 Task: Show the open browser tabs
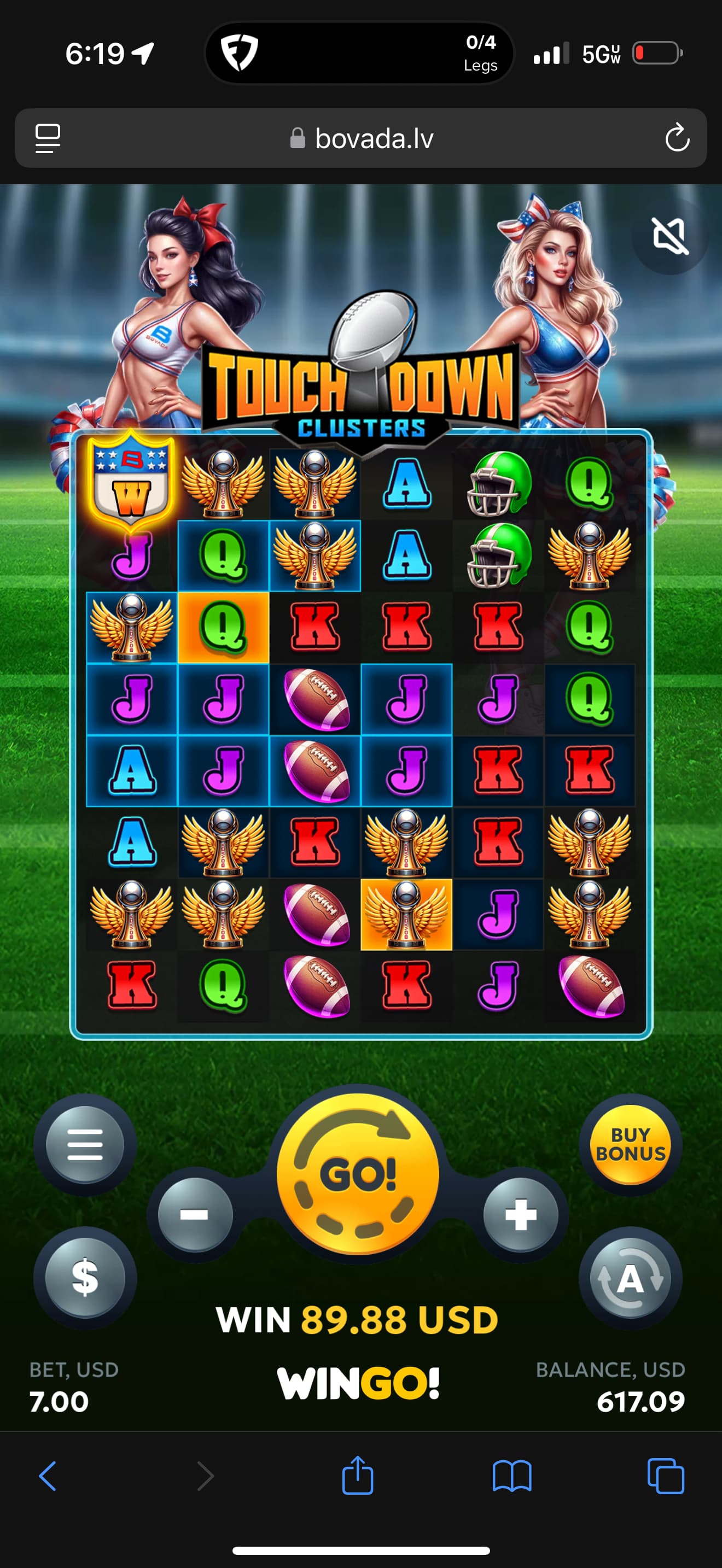click(665, 1476)
